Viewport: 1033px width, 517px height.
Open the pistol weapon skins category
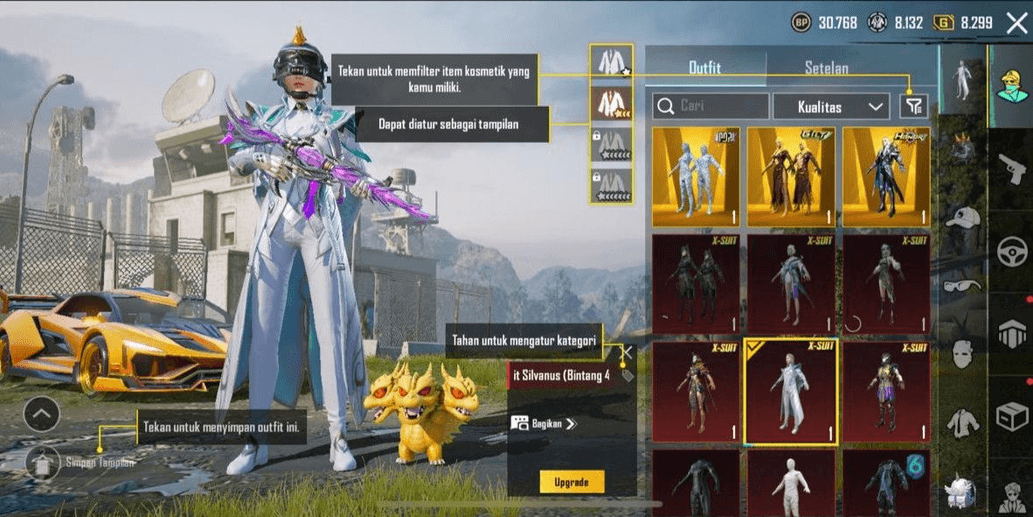[x=1011, y=166]
